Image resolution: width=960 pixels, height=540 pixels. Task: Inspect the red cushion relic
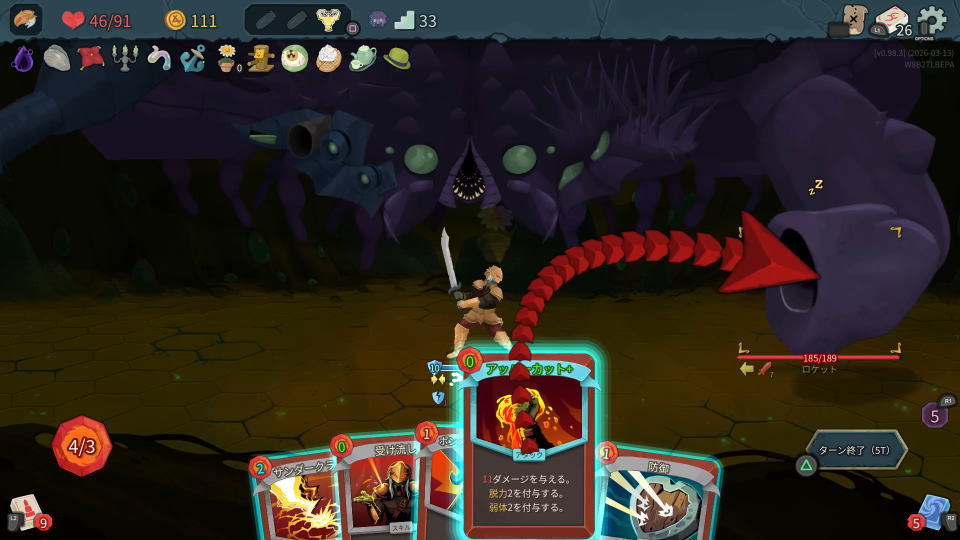click(91, 58)
